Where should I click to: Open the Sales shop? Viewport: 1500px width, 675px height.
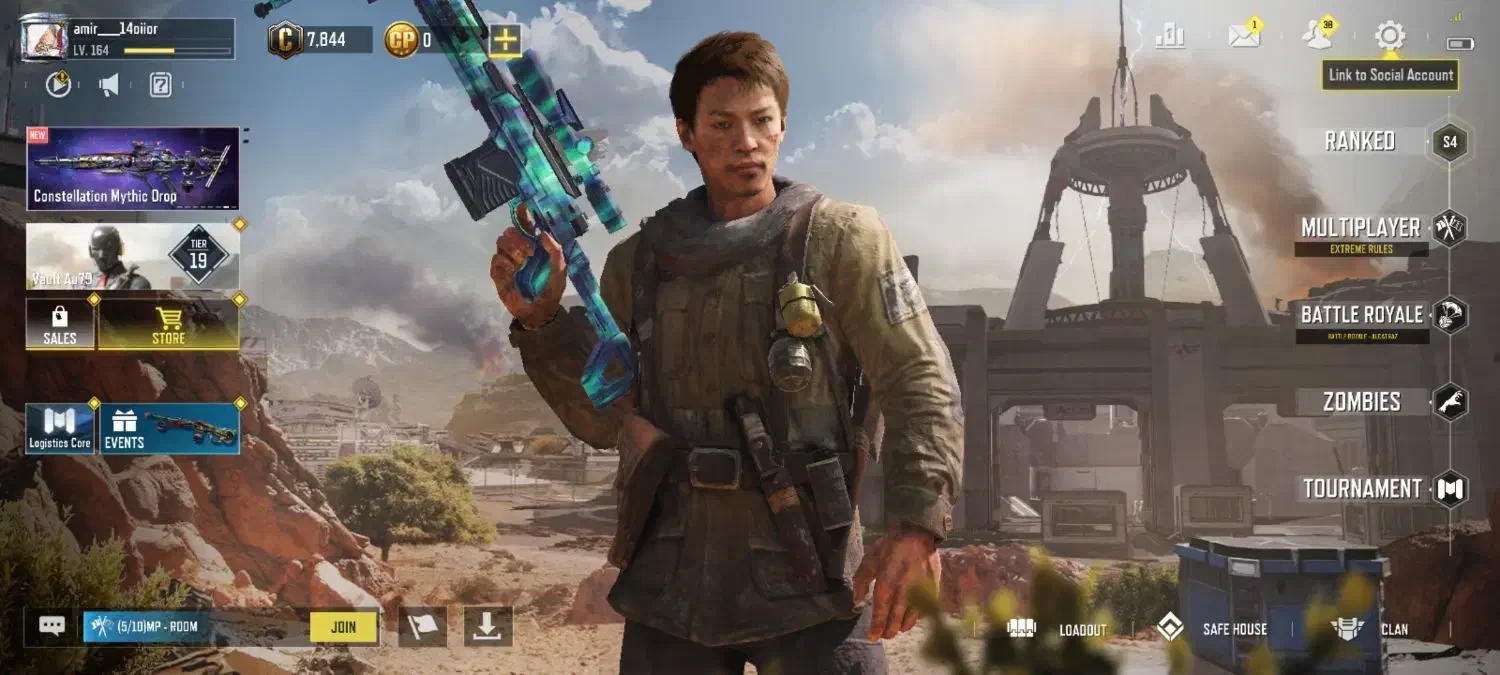[x=60, y=325]
